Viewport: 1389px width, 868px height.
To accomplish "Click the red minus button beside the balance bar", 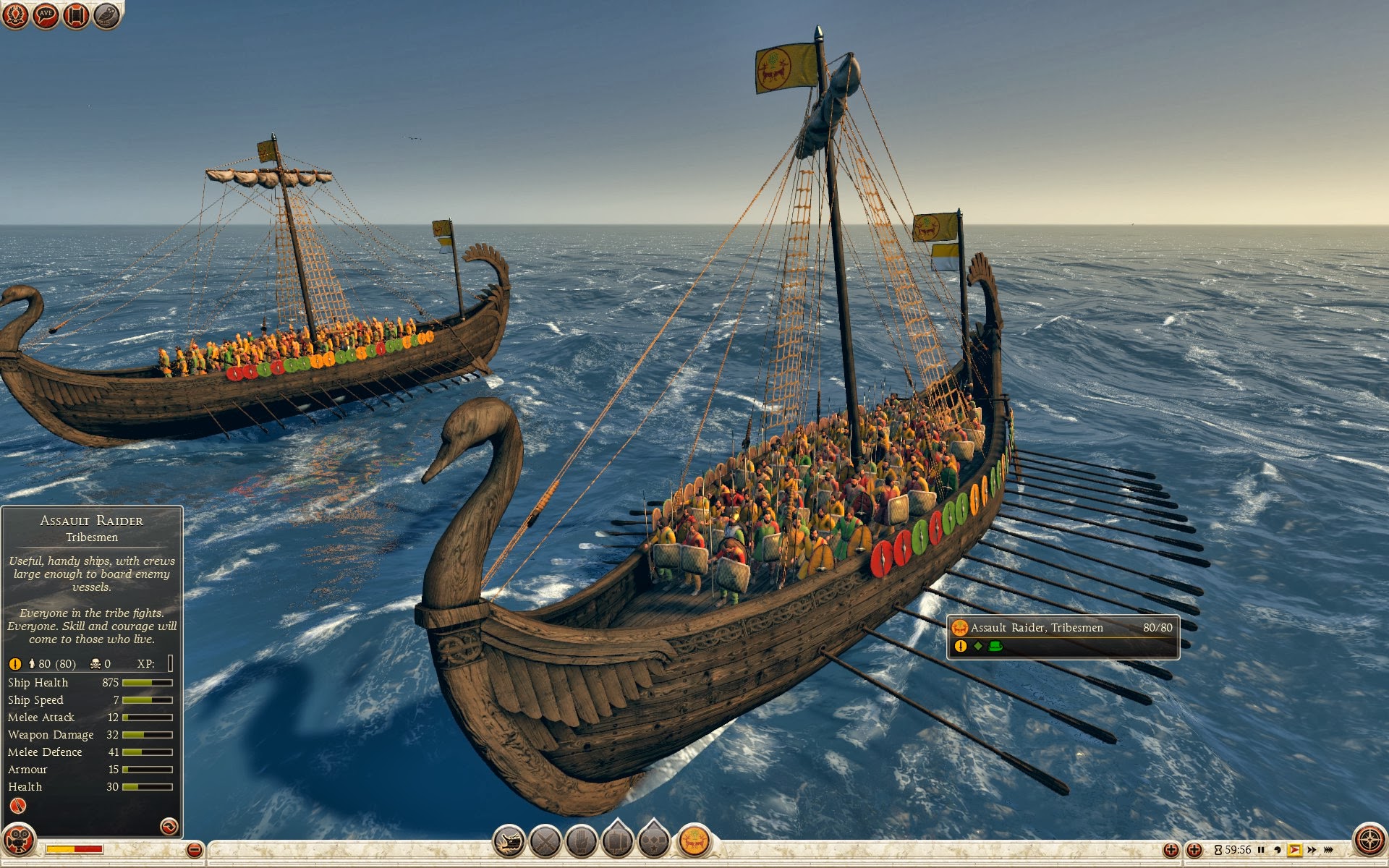I will (x=194, y=850).
